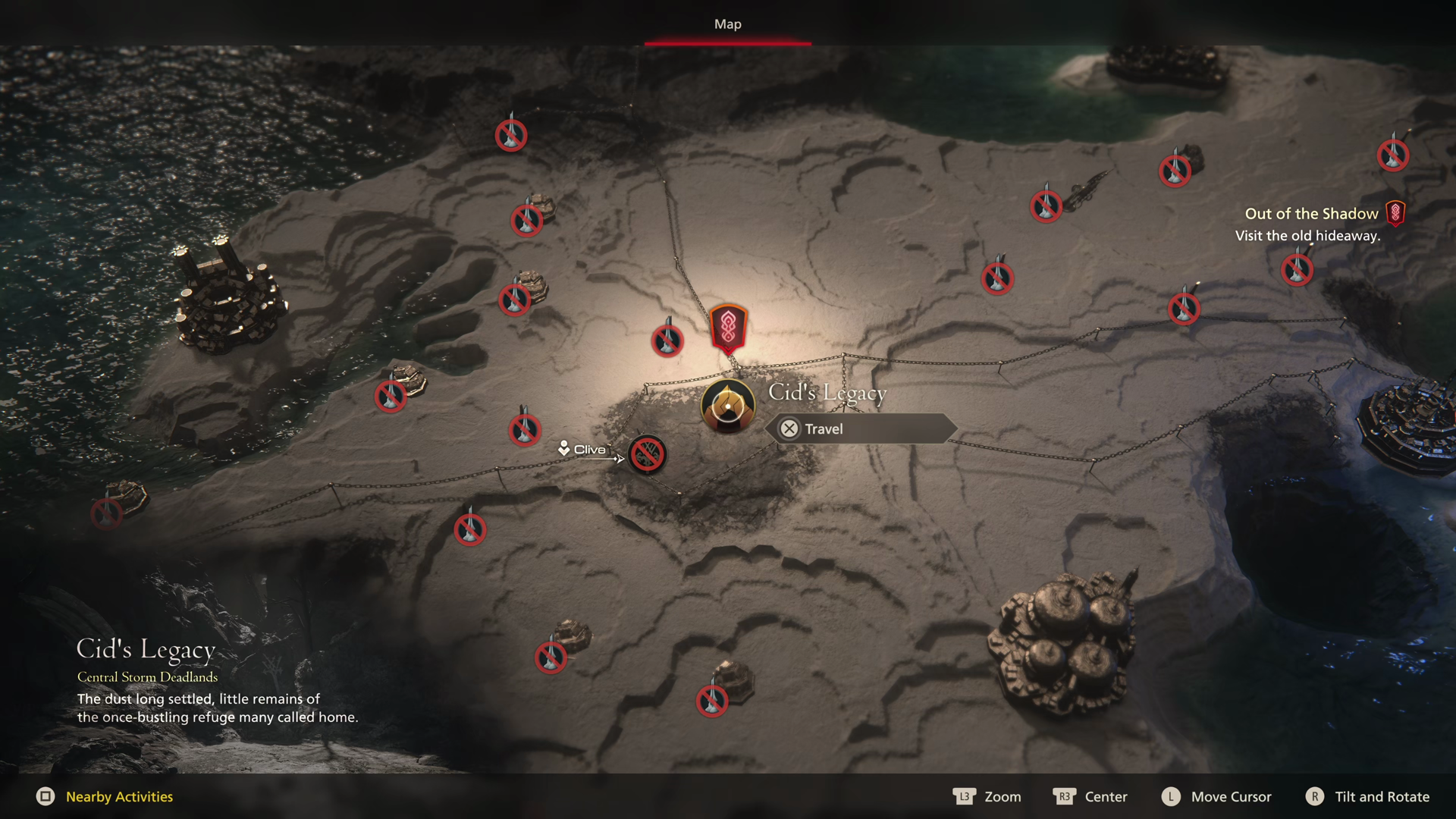
Task: Click the crossed-out marker beside Clive
Action: pos(647,454)
